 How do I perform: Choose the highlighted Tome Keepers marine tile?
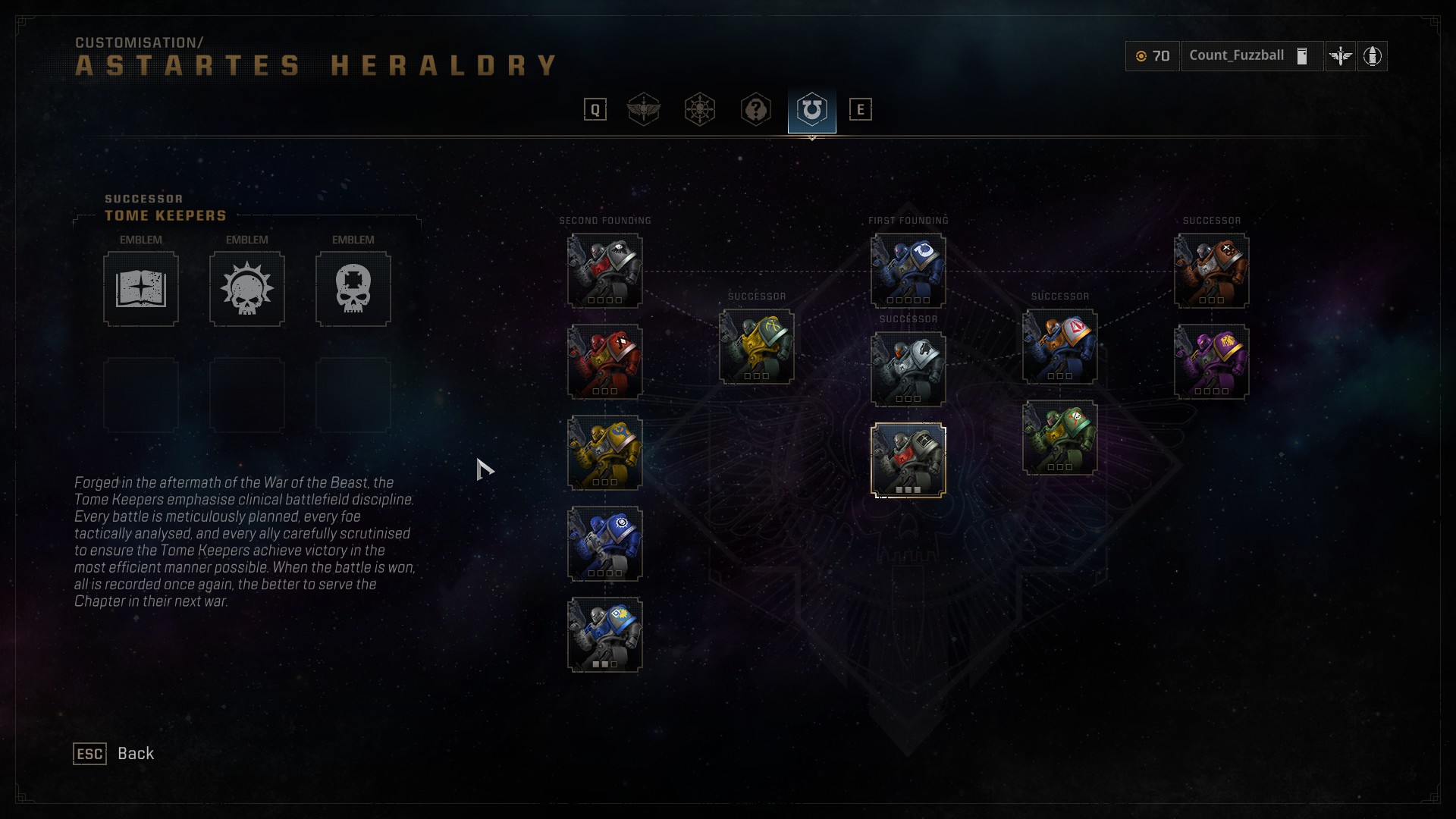pyautogui.click(x=908, y=460)
